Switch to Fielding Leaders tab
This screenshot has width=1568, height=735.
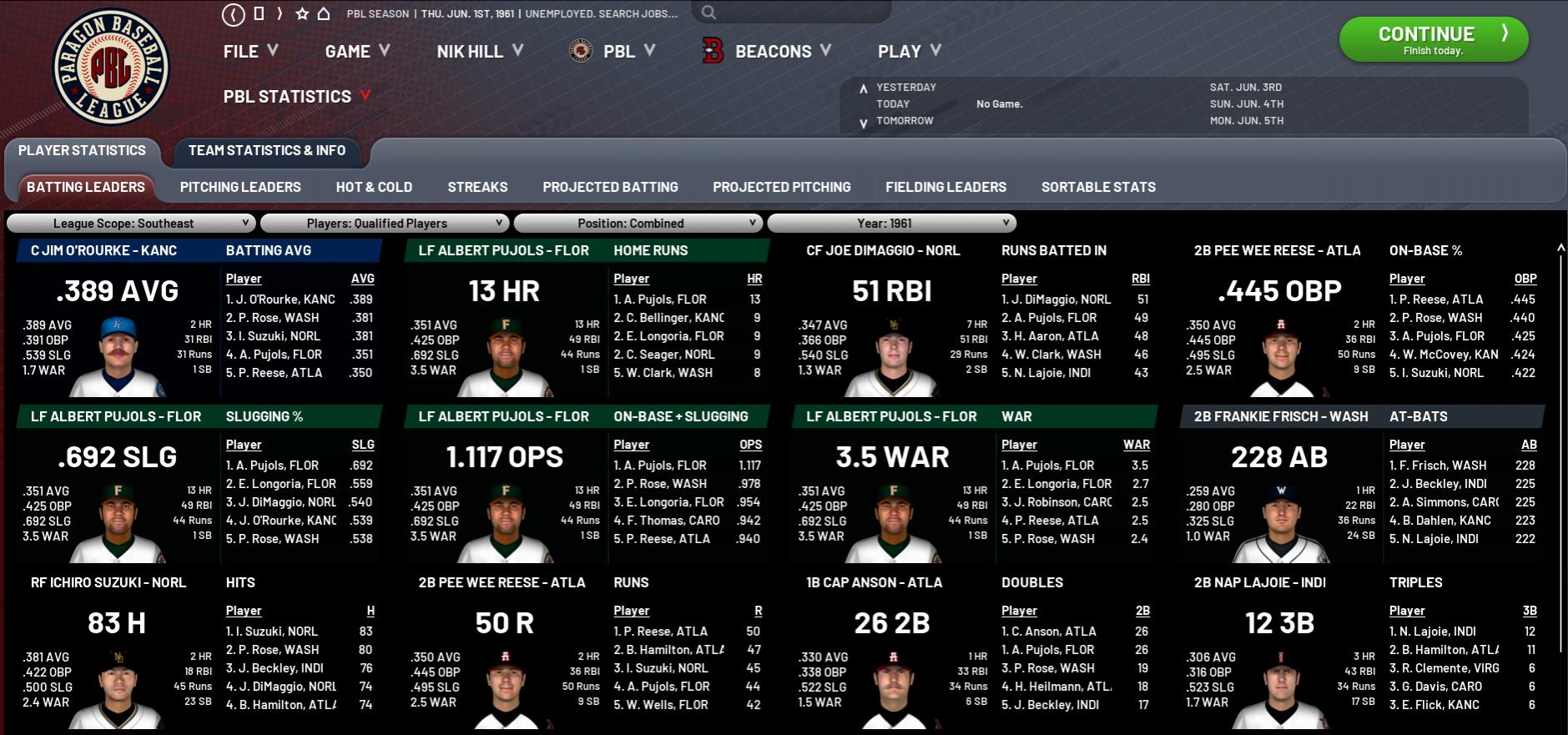[945, 187]
